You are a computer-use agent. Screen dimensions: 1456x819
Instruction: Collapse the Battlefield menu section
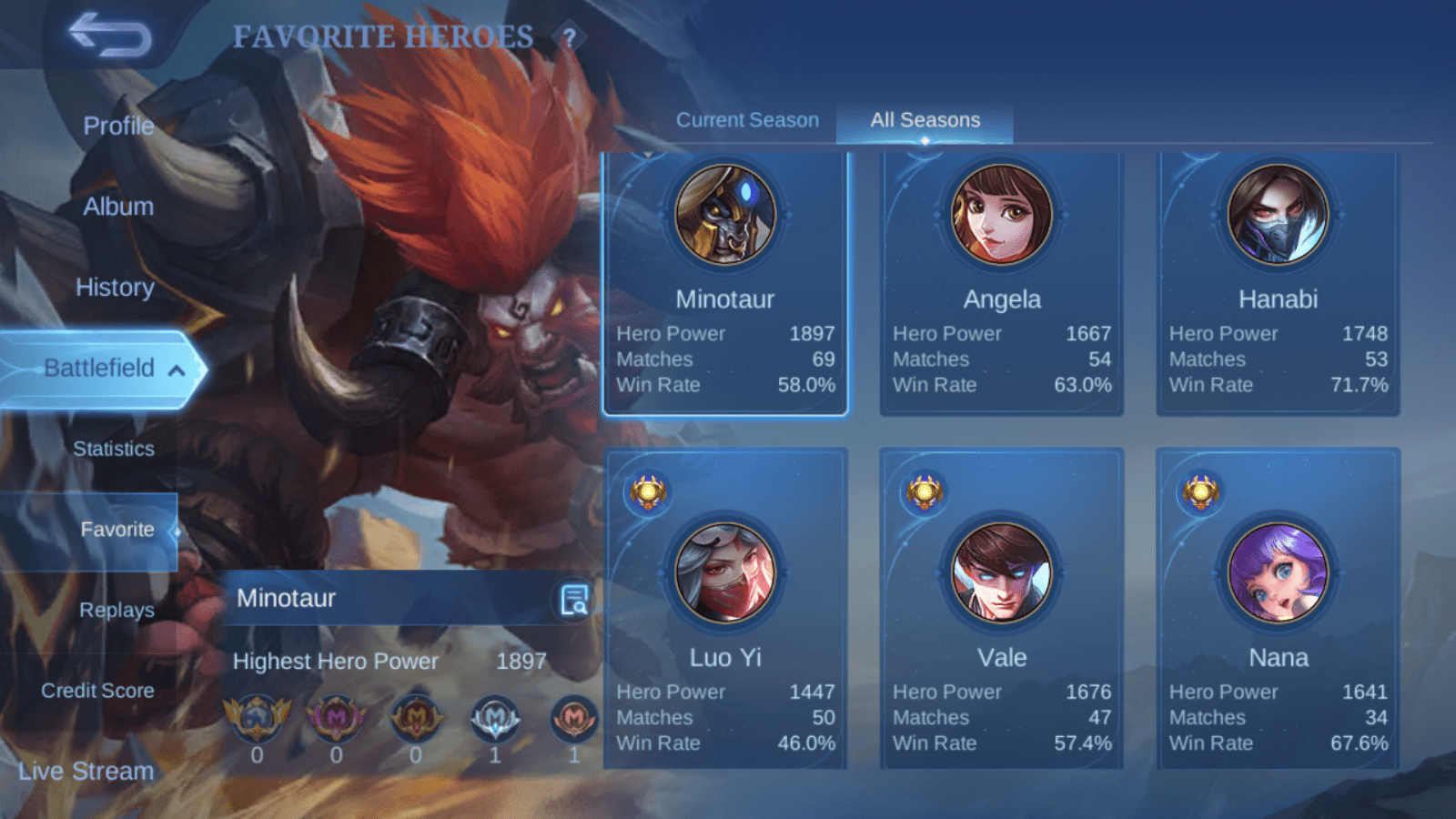click(177, 369)
